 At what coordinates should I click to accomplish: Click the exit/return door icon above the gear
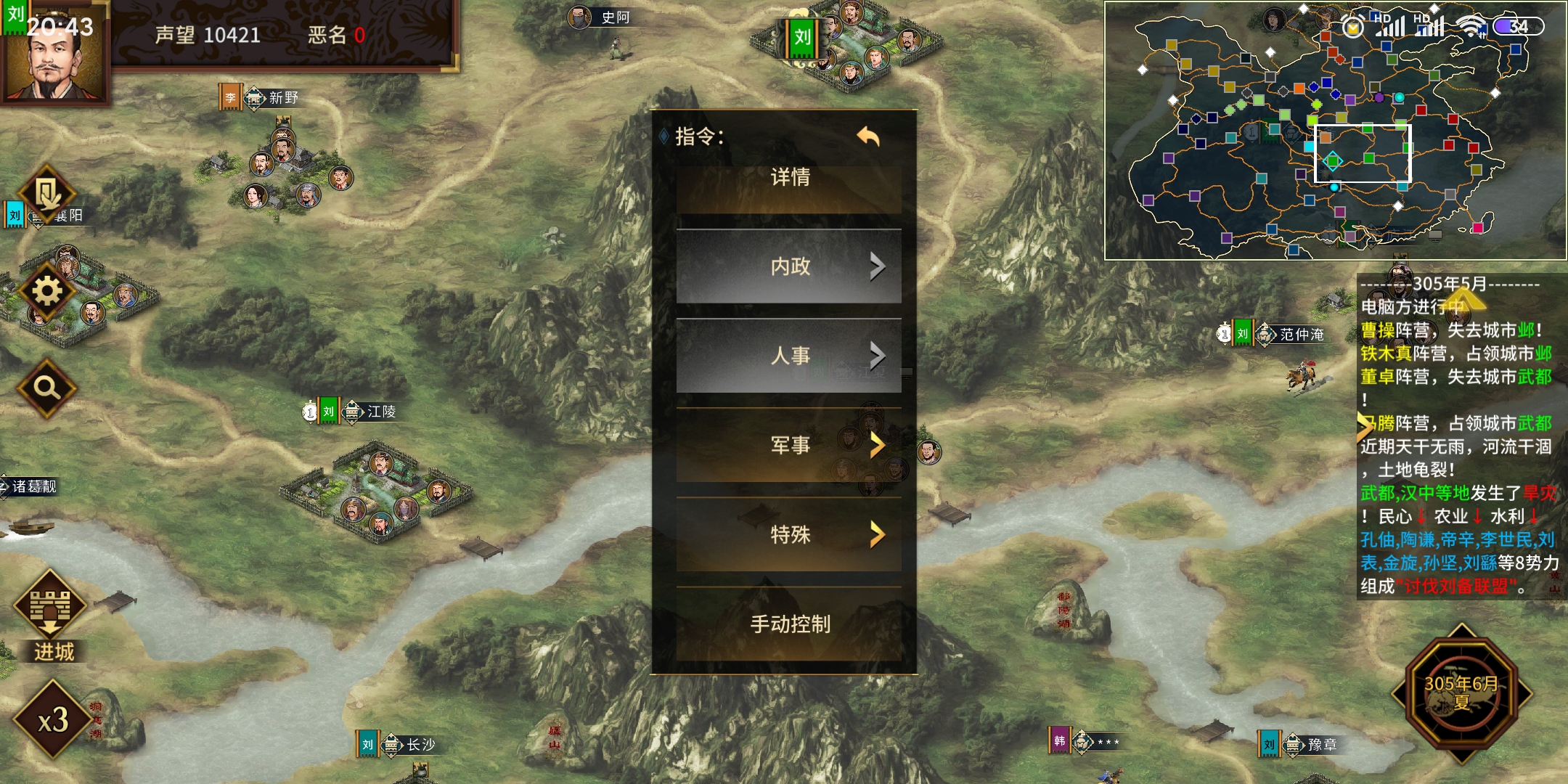45,191
